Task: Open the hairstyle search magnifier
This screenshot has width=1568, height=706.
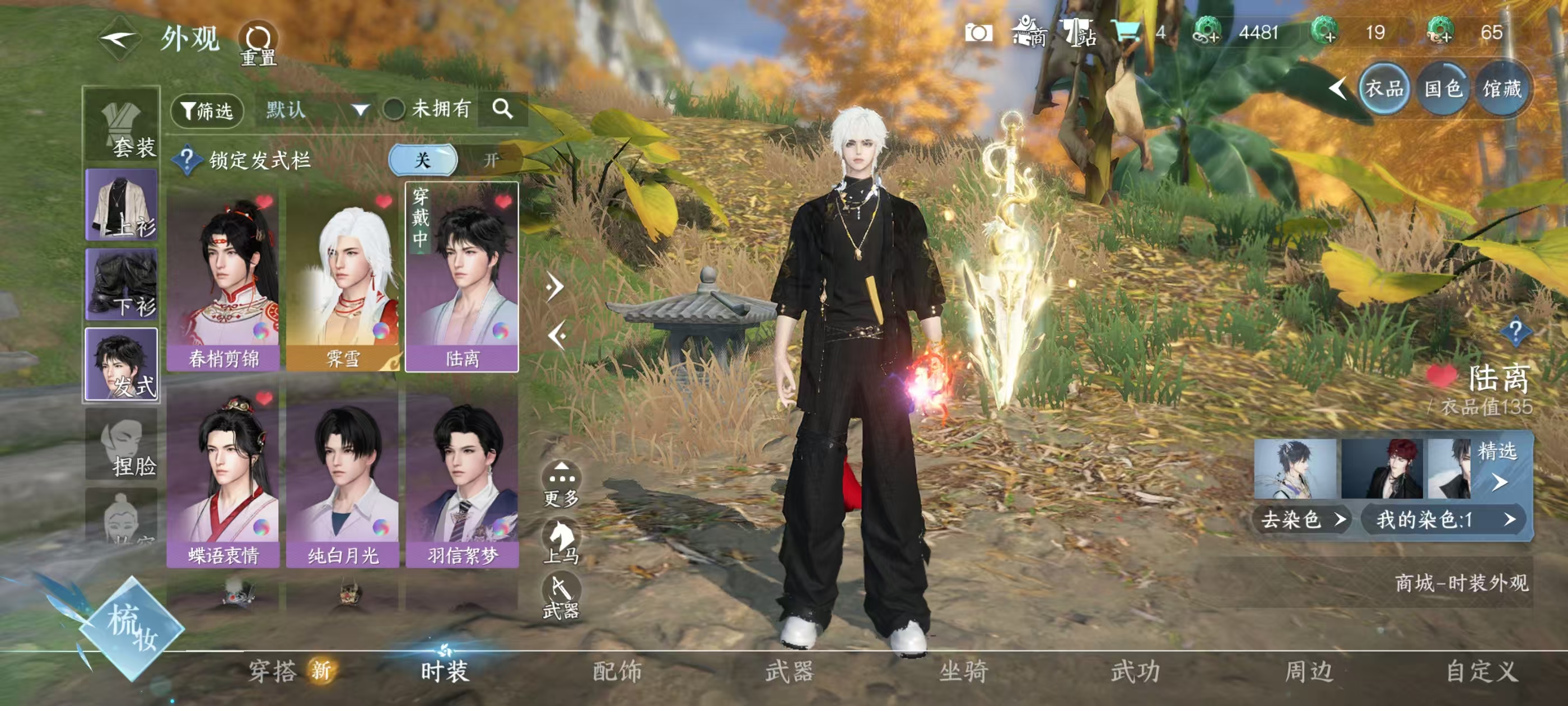Action: coord(502,109)
